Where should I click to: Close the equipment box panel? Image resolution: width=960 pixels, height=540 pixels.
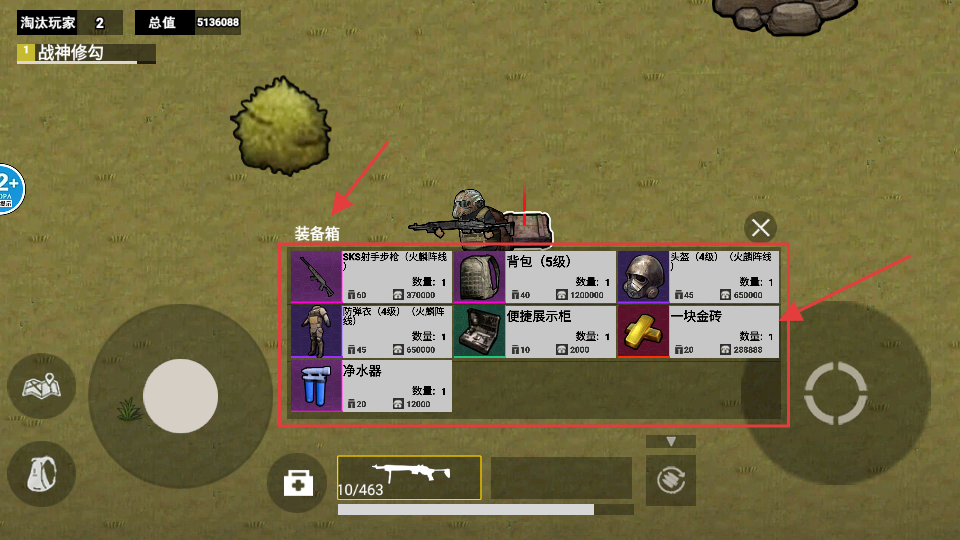761,227
